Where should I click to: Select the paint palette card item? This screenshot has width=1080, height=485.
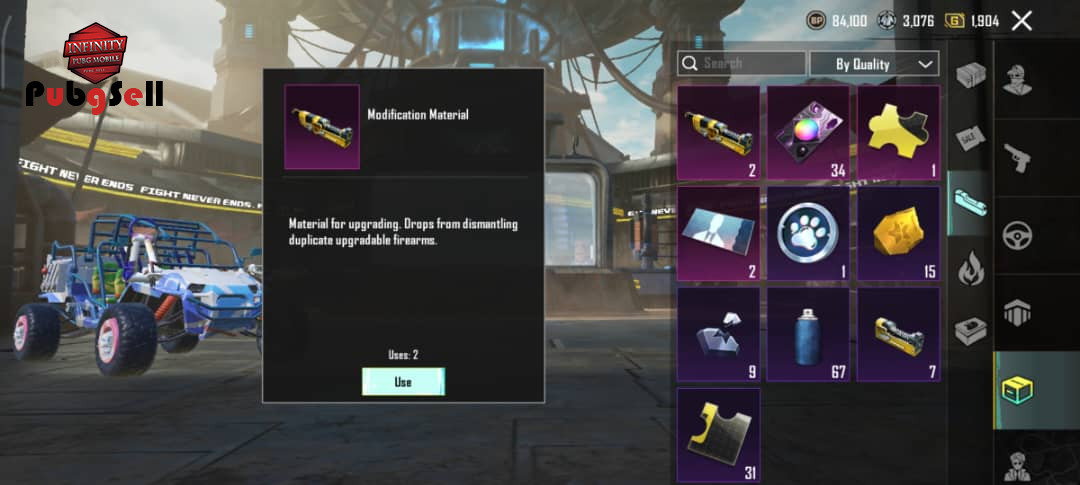coord(808,131)
